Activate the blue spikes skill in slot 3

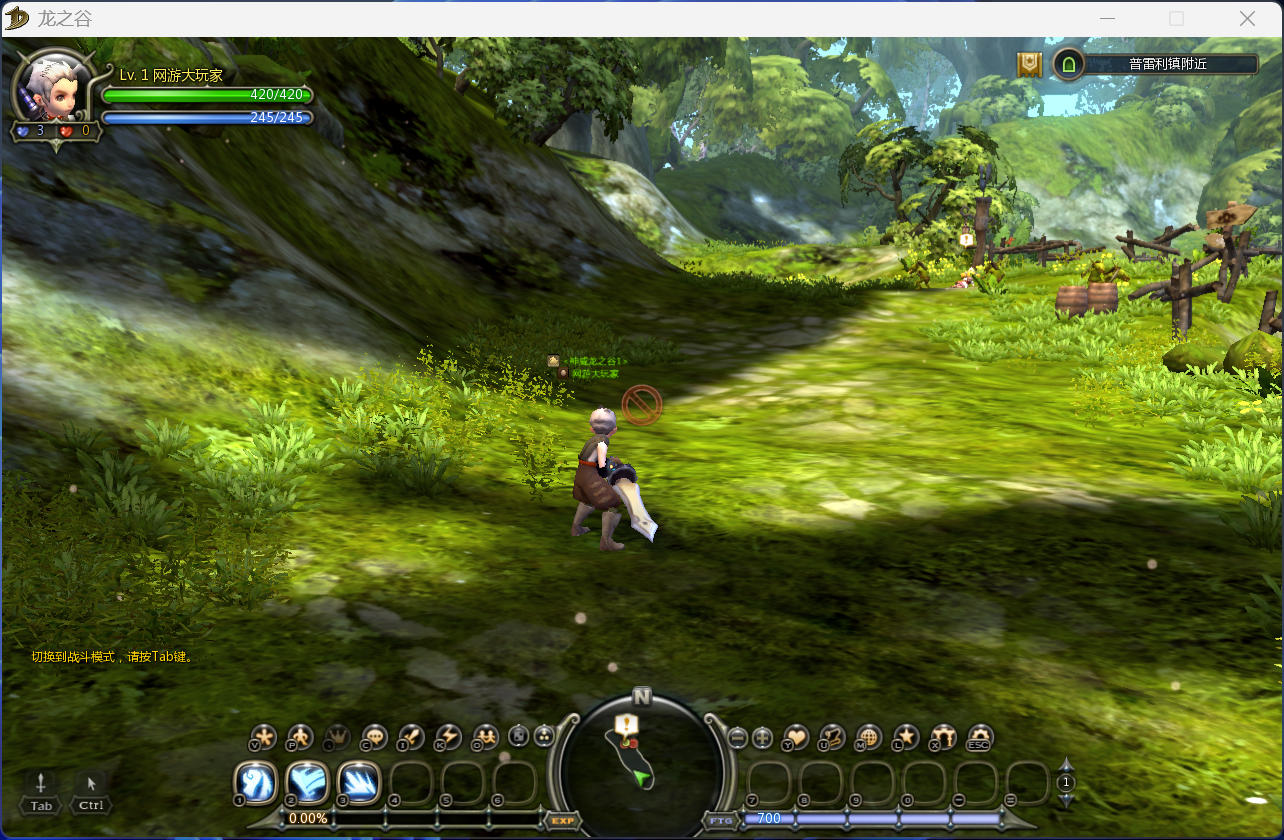(359, 782)
